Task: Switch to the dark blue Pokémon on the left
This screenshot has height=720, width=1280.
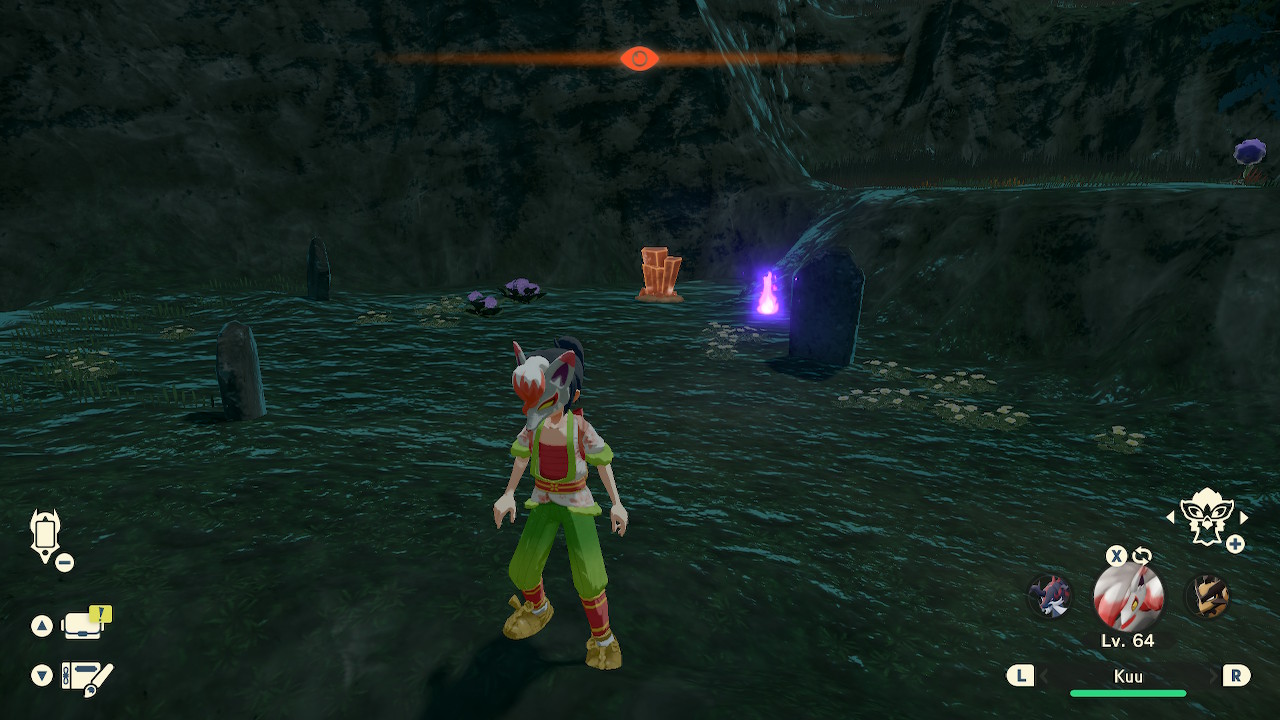Action: pos(1050,597)
